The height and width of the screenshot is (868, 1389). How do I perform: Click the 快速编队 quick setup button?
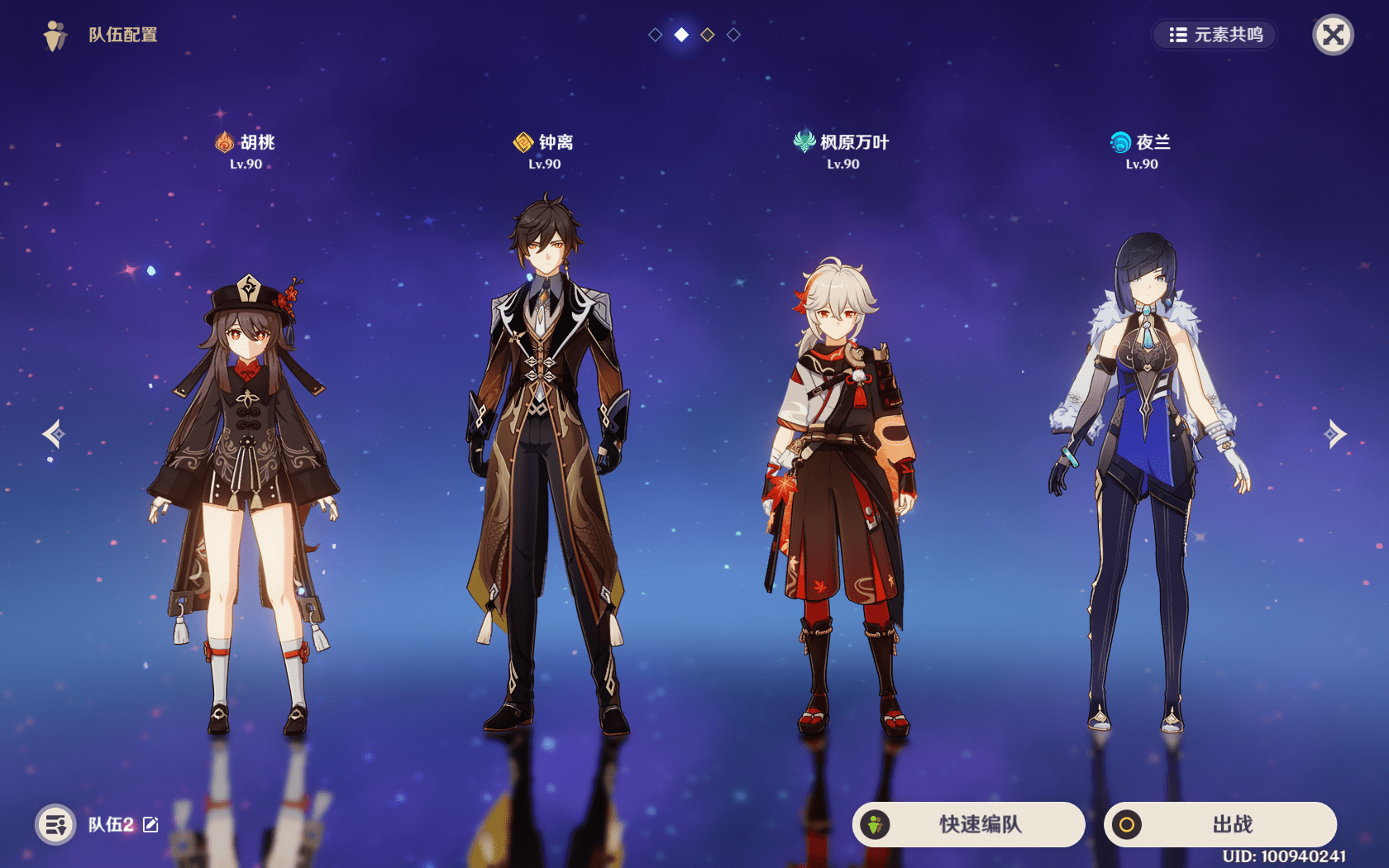[969, 824]
